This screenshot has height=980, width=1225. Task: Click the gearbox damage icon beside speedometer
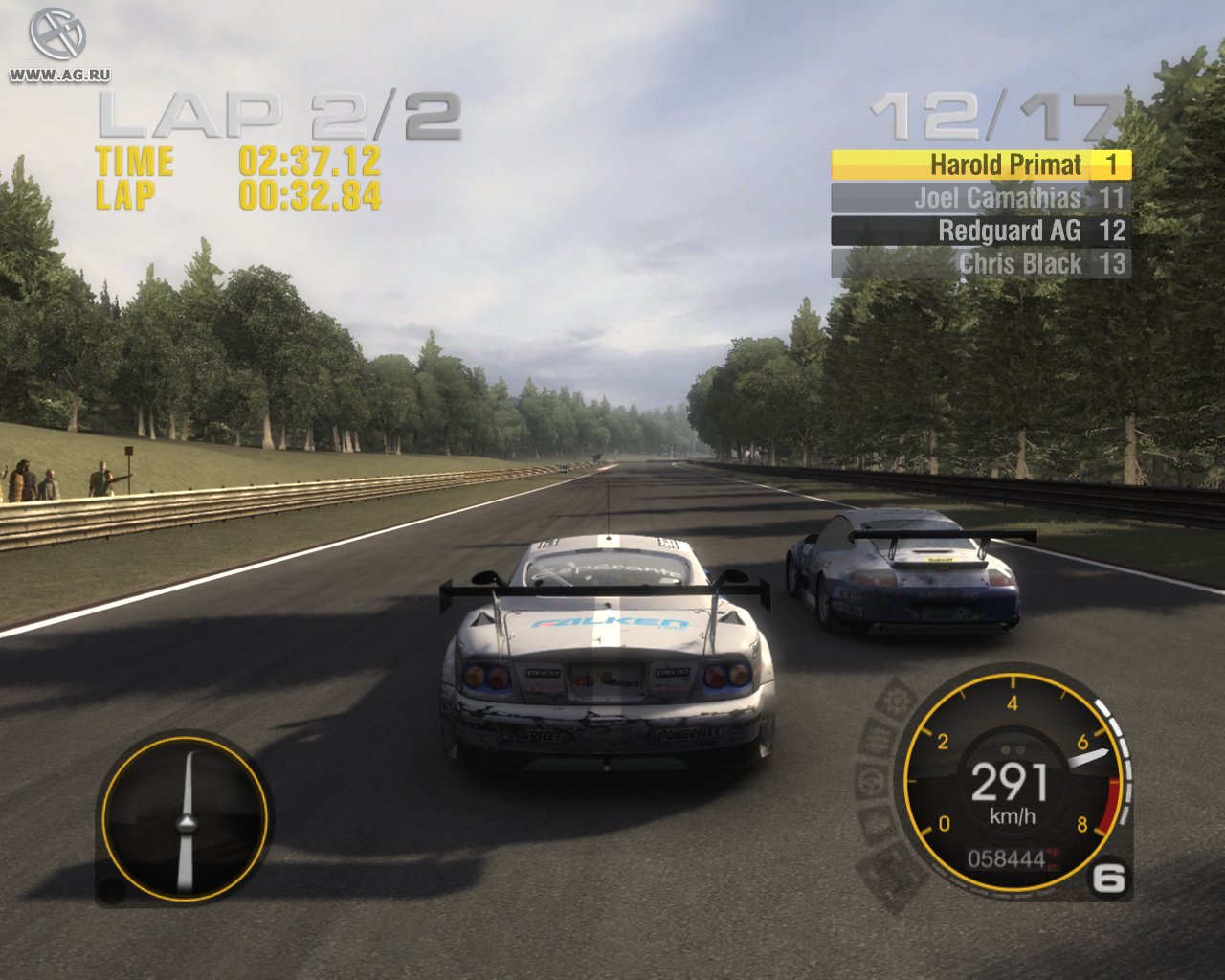pyautogui.click(x=898, y=699)
